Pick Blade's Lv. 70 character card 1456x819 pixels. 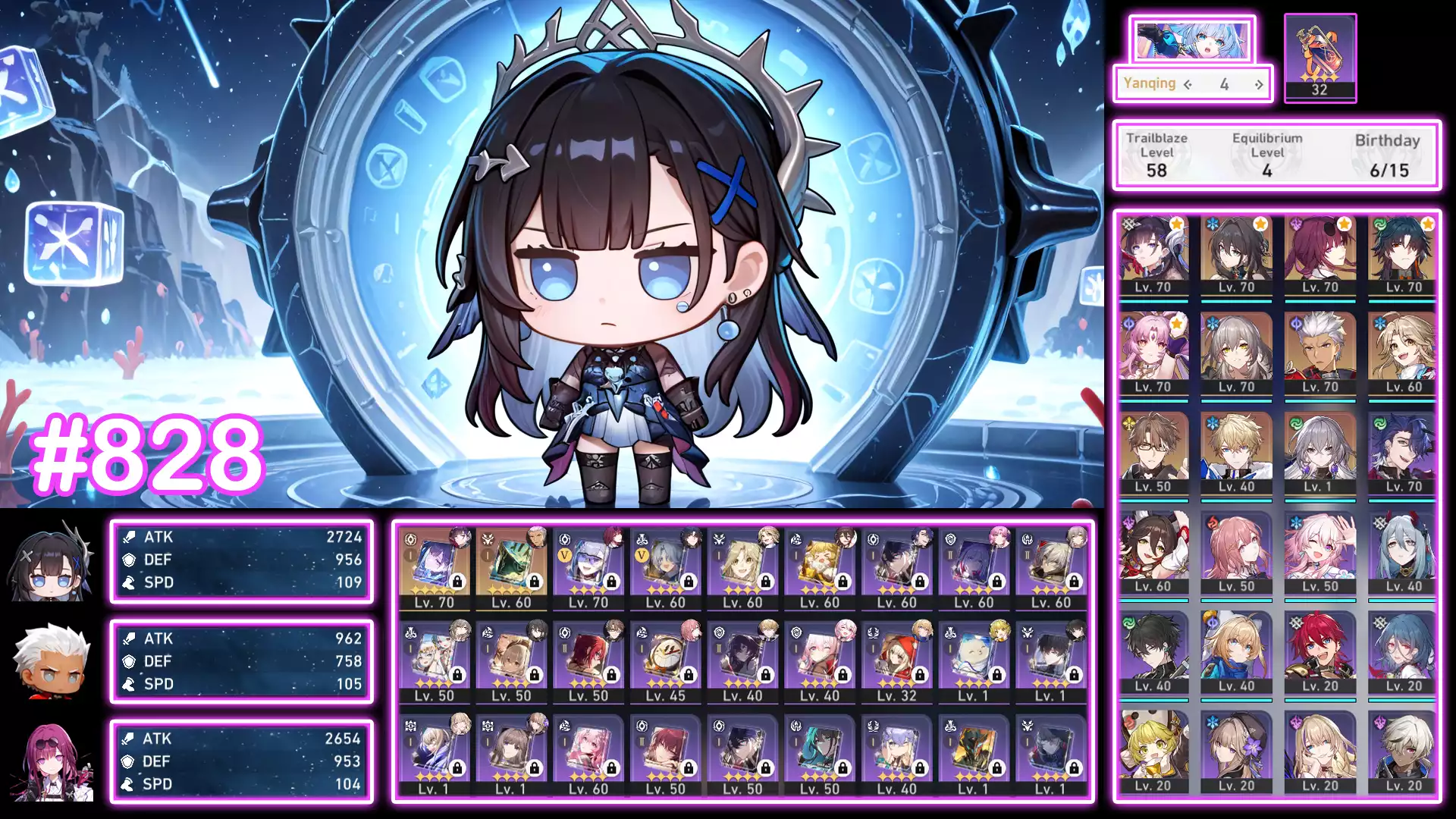pos(1404,256)
